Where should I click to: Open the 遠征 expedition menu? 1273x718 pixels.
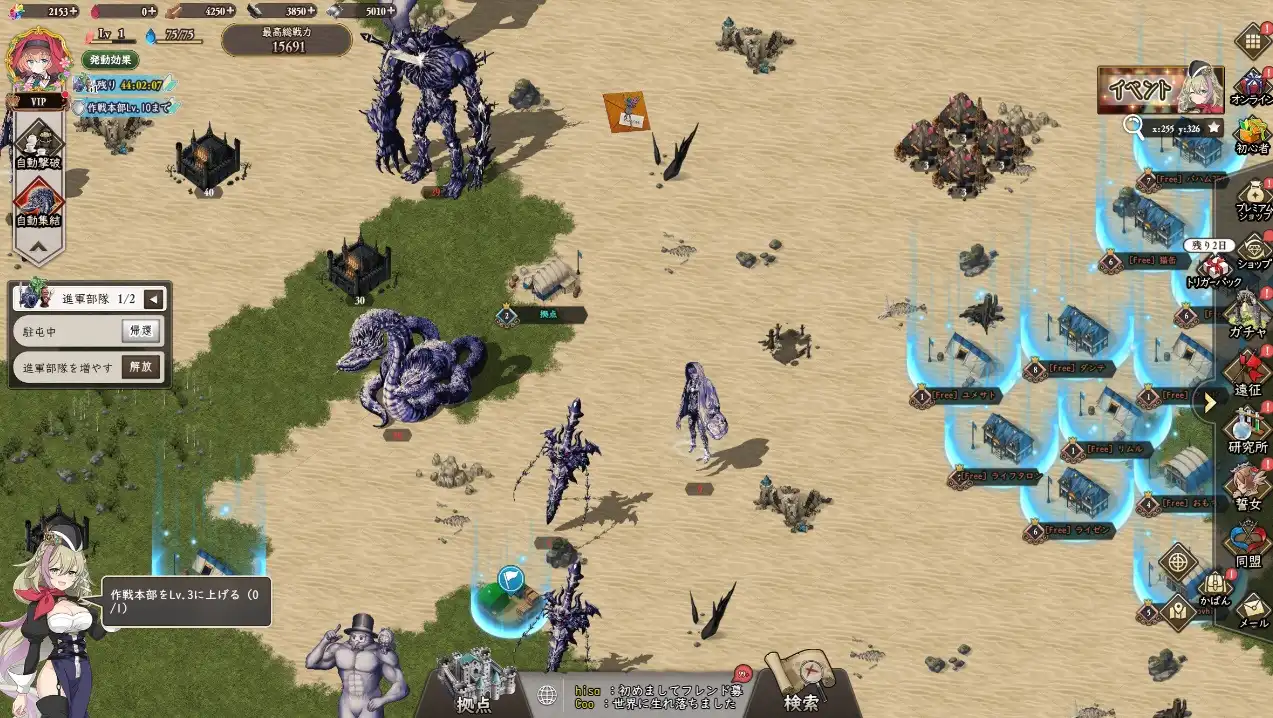[1248, 372]
